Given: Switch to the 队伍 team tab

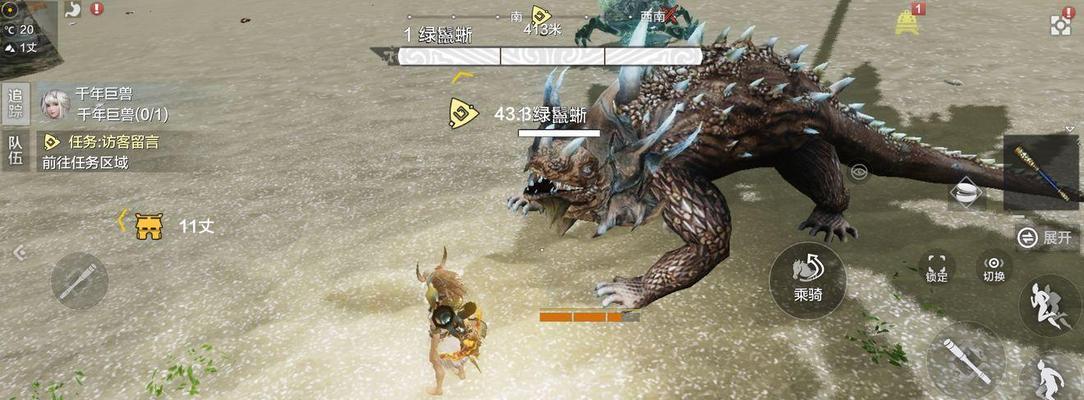Looking at the screenshot, I should click(15, 150).
